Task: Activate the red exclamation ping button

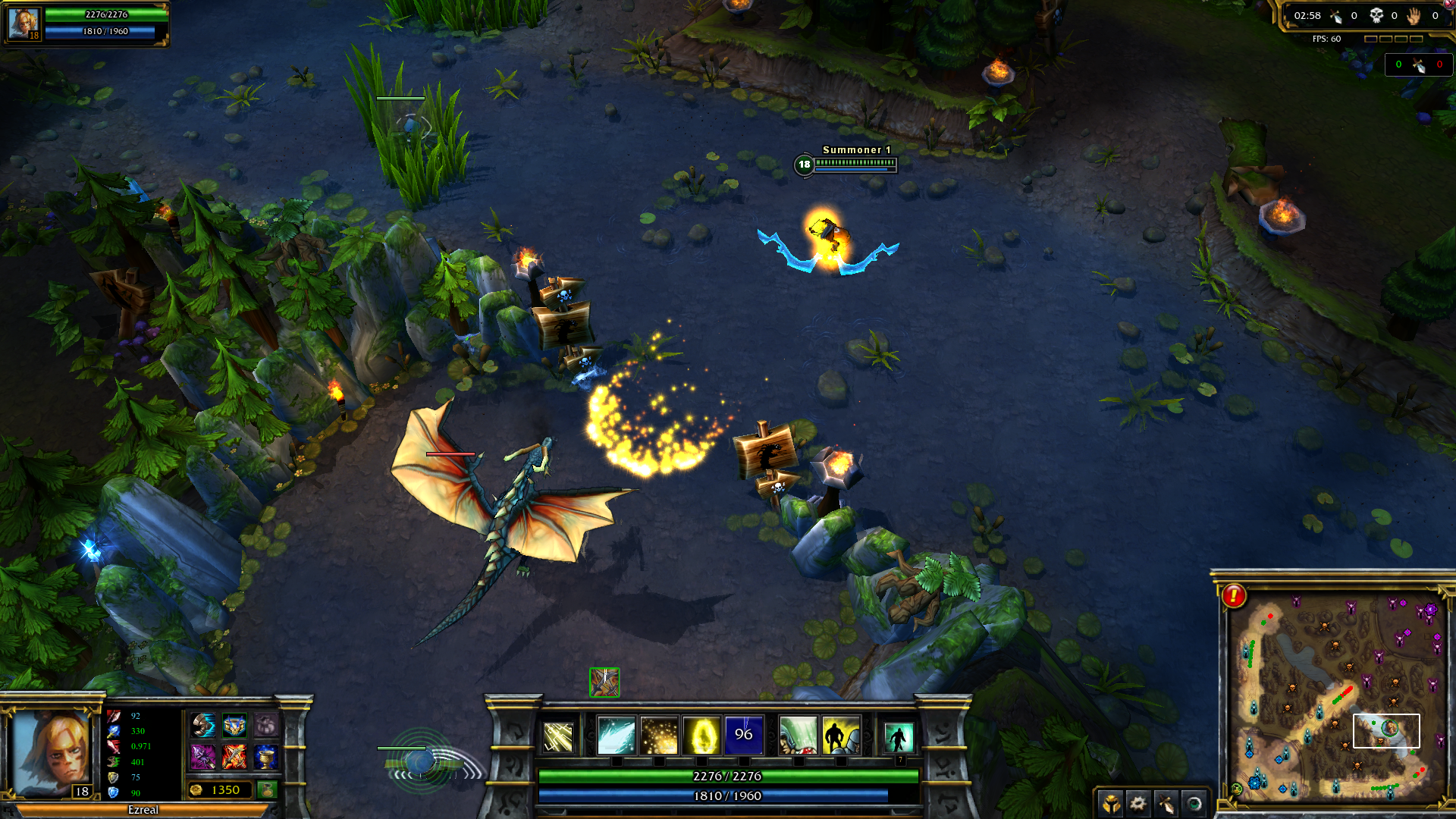Action: click(1234, 596)
